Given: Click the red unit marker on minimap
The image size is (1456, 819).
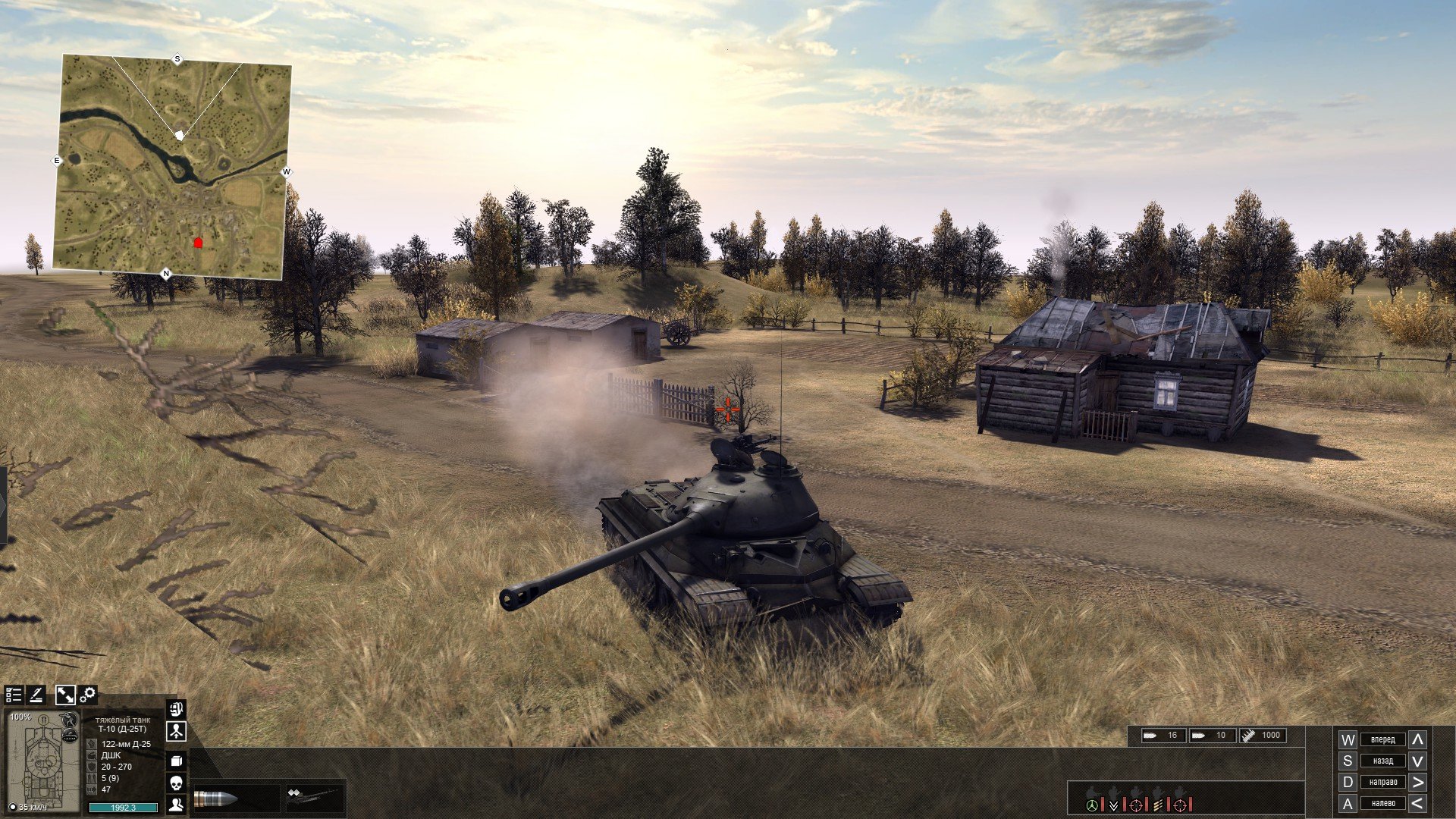Looking at the screenshot, I should pyautogui.click(x=199, y=243).
